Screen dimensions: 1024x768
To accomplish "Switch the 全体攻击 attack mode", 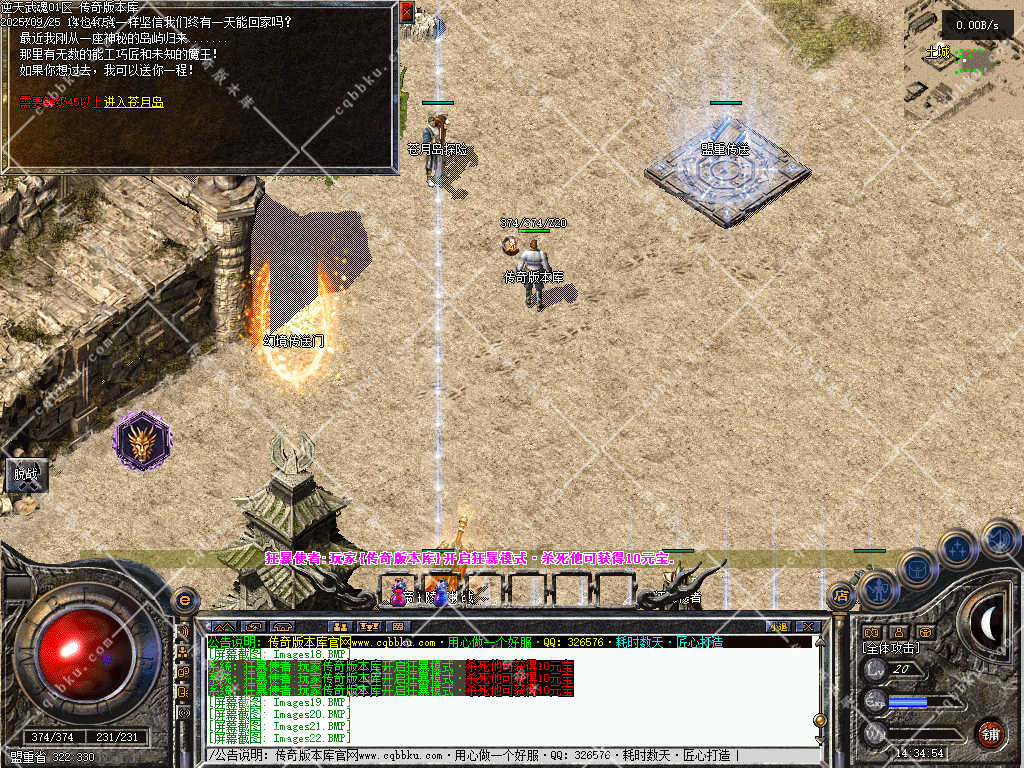I will 889,648.
